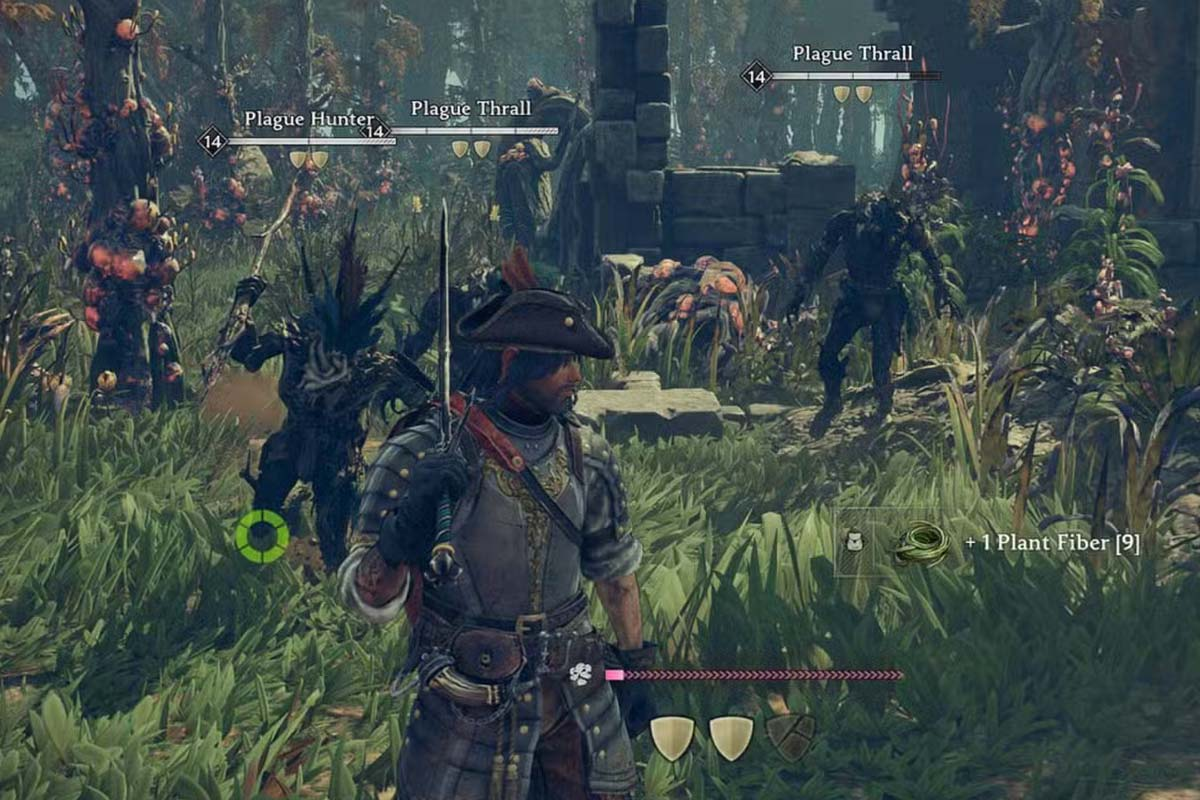Viewport: 1200px width, 800px height.
Task: Click the Plant Fiber loot notification icon
Action: (921, 544)
